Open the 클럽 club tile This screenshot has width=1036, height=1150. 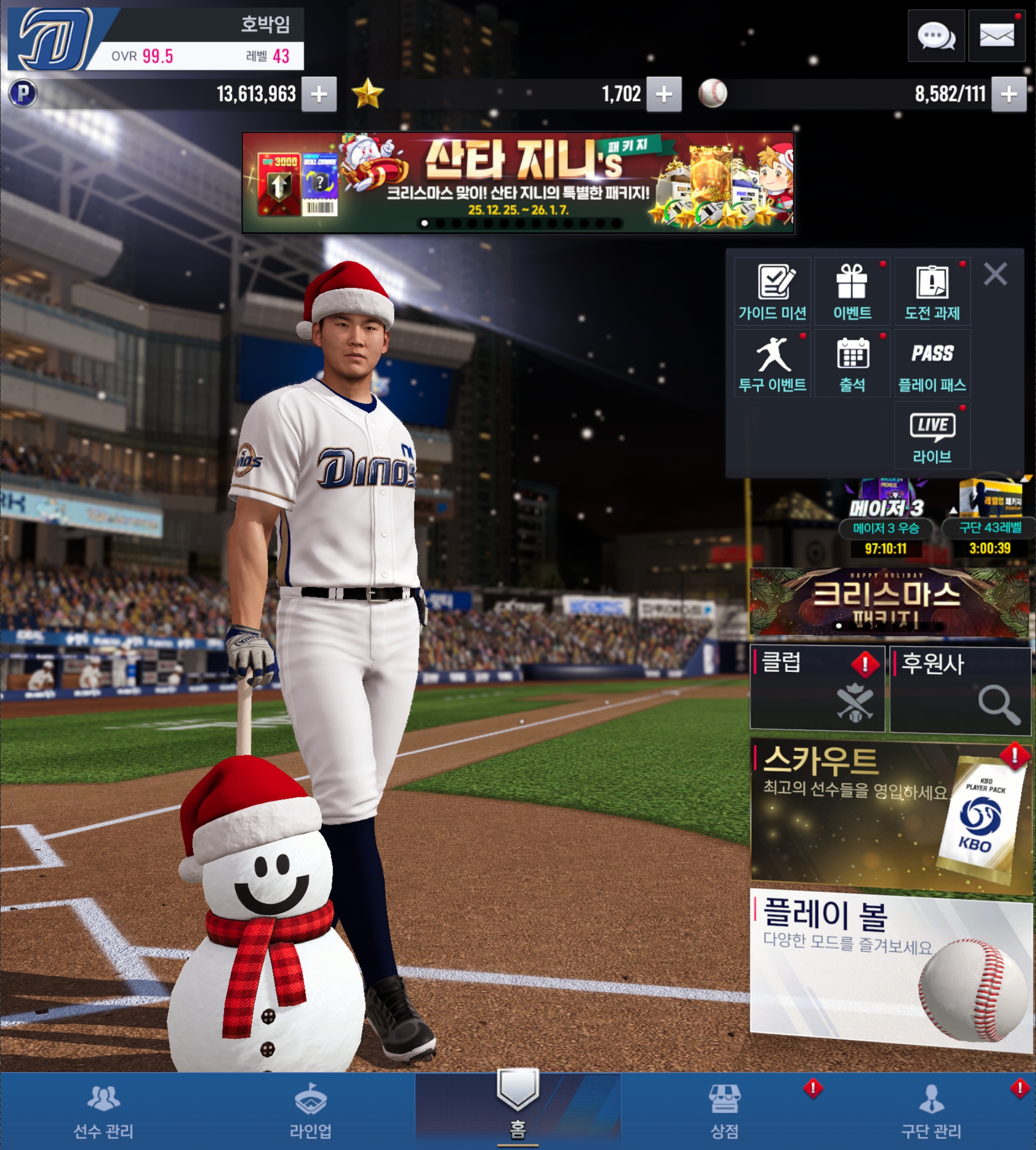coord(818,688)
